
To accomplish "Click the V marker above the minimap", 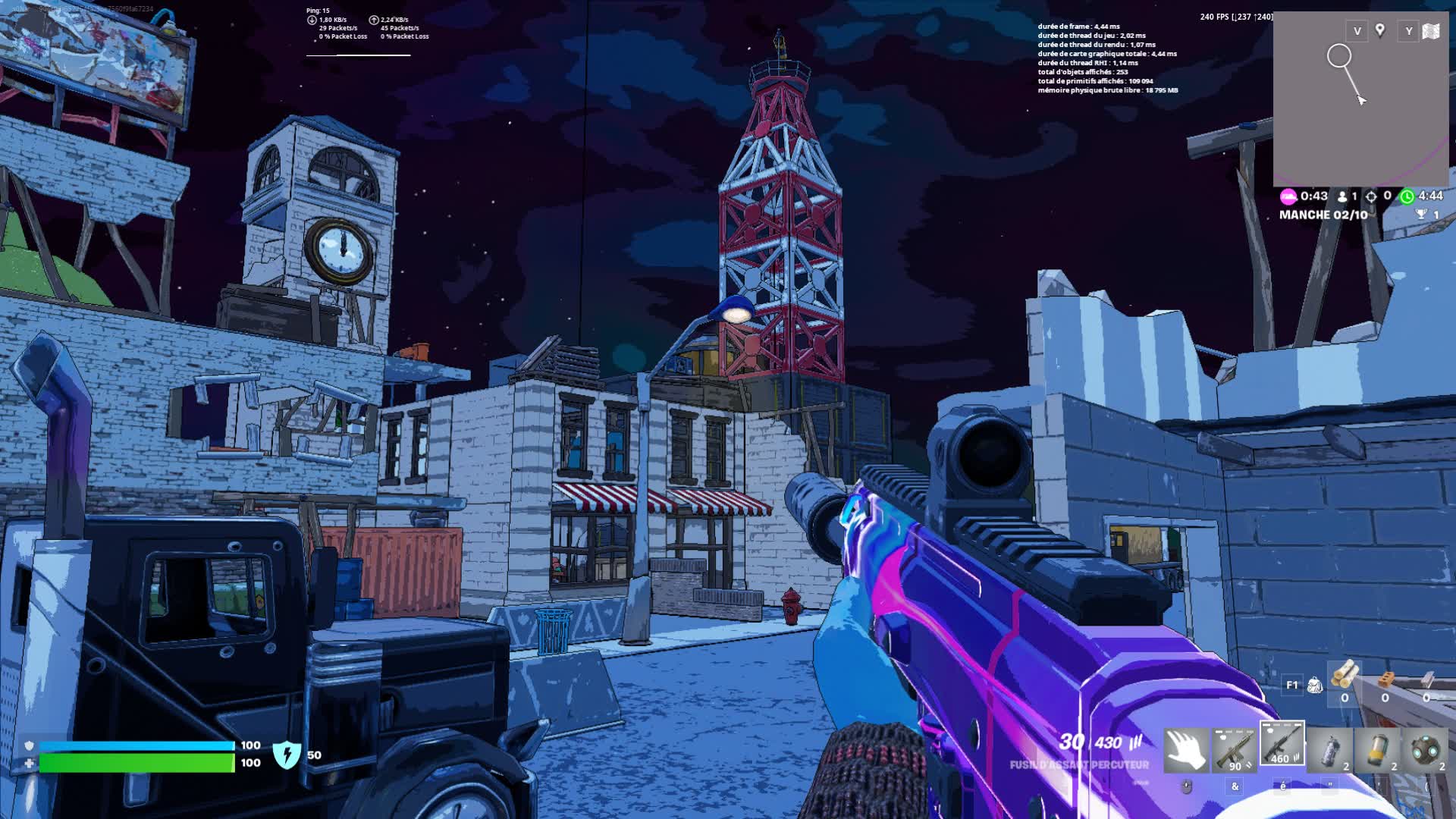I will 1357,32.
